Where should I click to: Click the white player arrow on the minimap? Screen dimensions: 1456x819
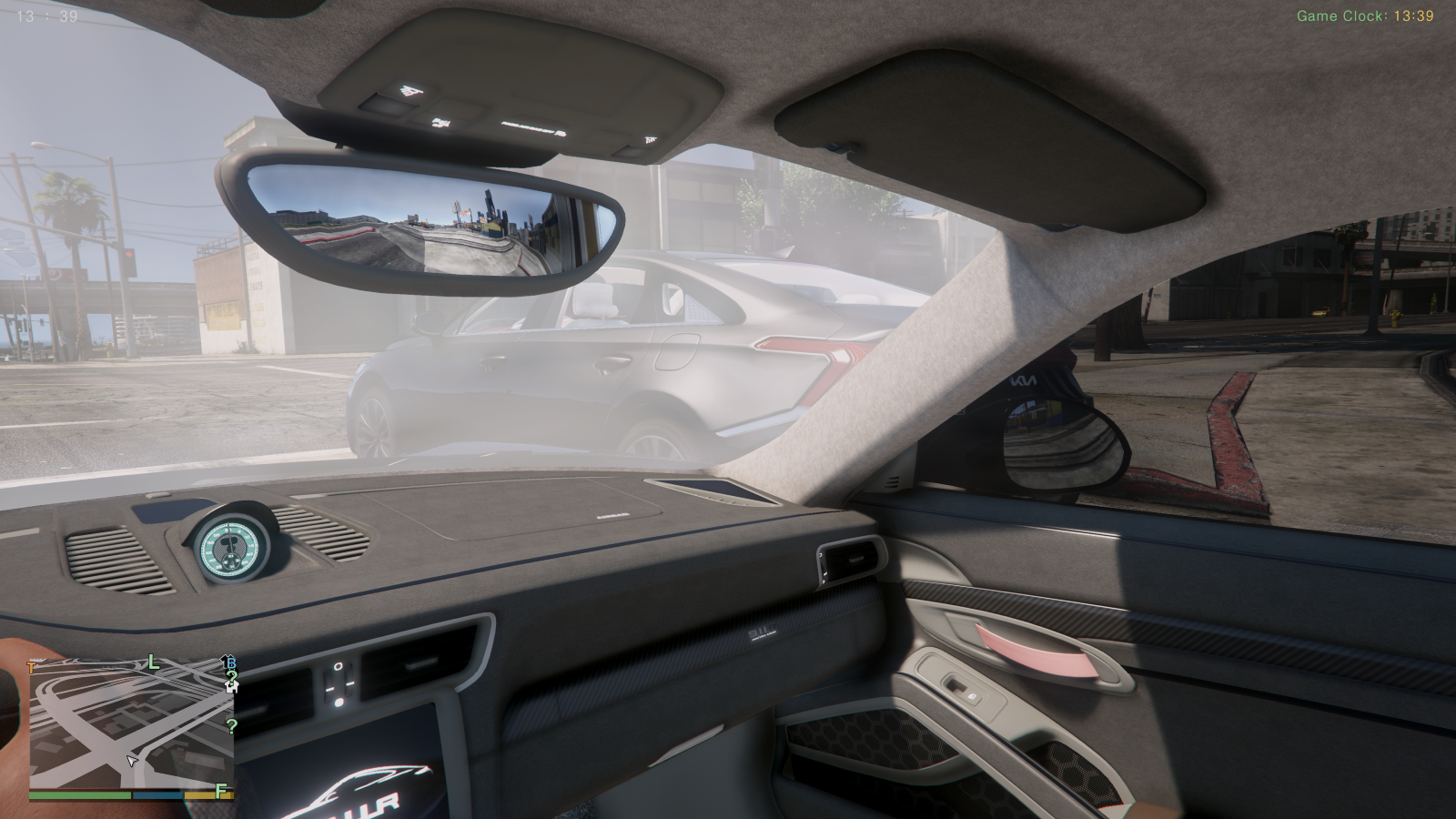(132, 761)
